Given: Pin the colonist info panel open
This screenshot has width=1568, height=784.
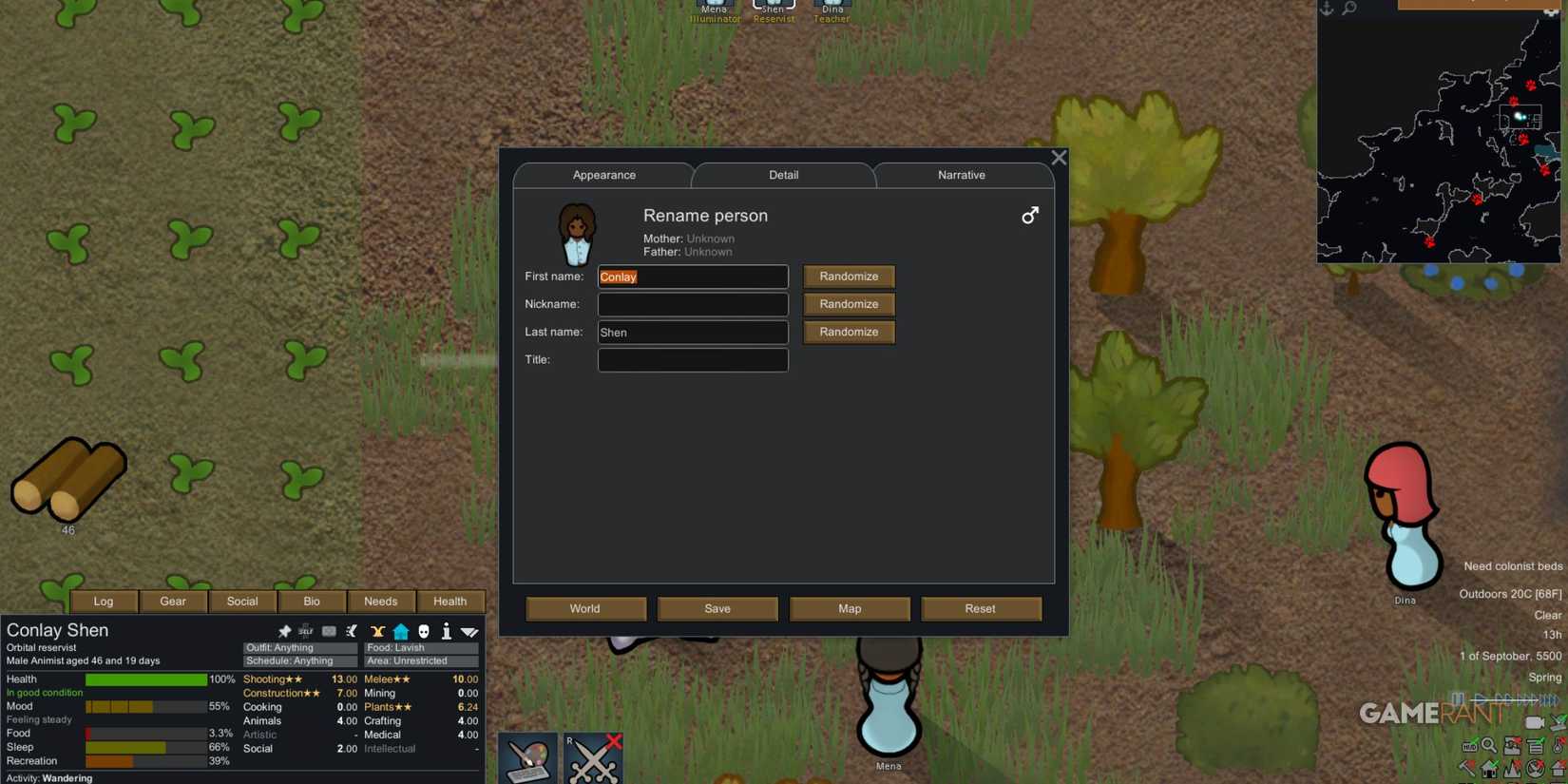Looking at the screenshot, I should [x=285, y=630].
